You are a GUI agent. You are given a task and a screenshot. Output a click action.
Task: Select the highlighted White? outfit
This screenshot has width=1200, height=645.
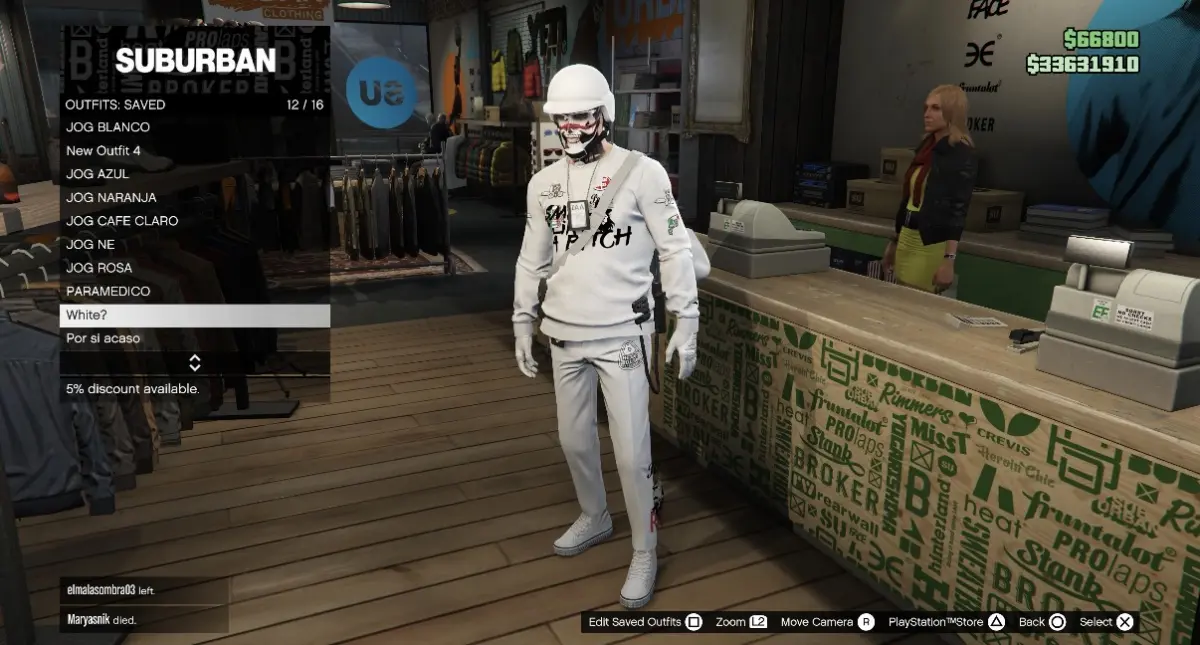pos(195,315)
